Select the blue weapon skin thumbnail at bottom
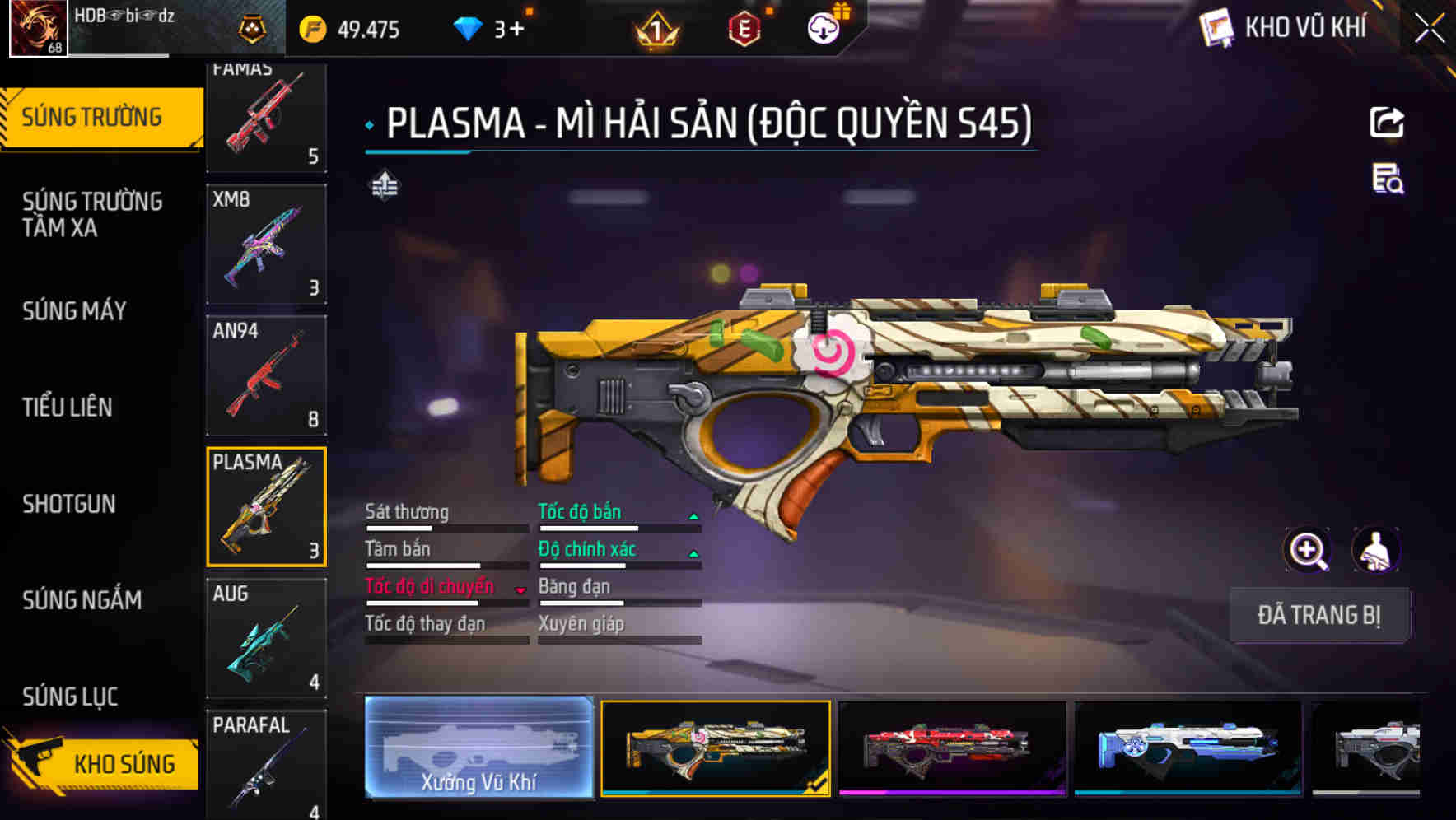The width and height of the screenshot is (1456, 820). [1186, 747]
